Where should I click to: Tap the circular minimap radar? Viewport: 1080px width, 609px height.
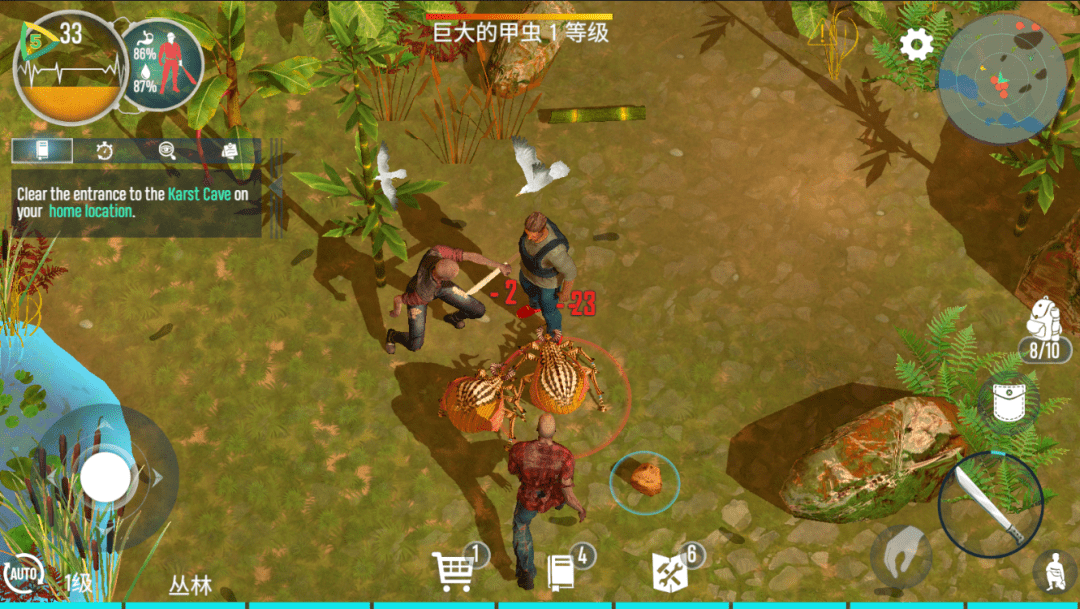pyautogui.click(x=1003, y=80)
